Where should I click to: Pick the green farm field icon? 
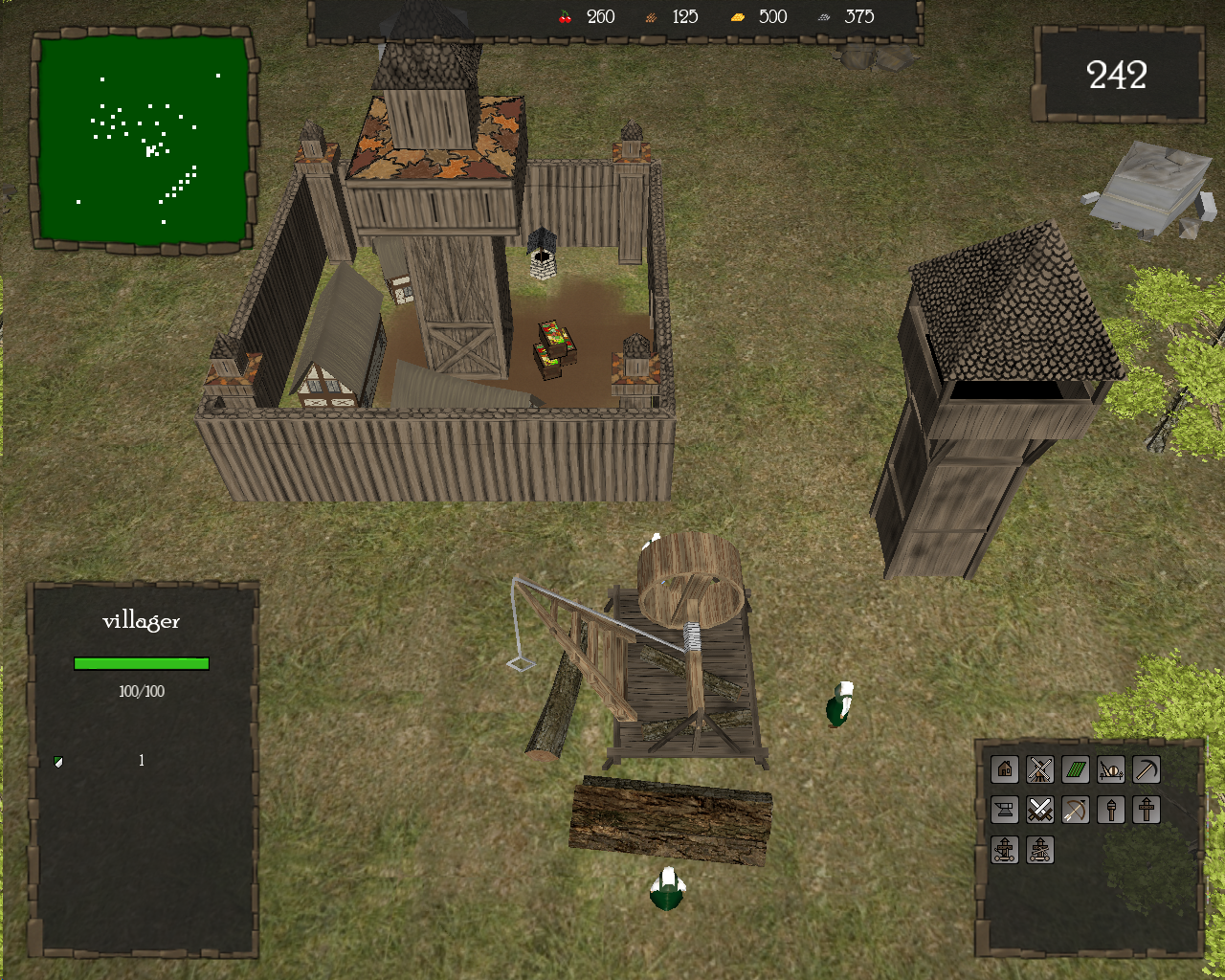1076,769
